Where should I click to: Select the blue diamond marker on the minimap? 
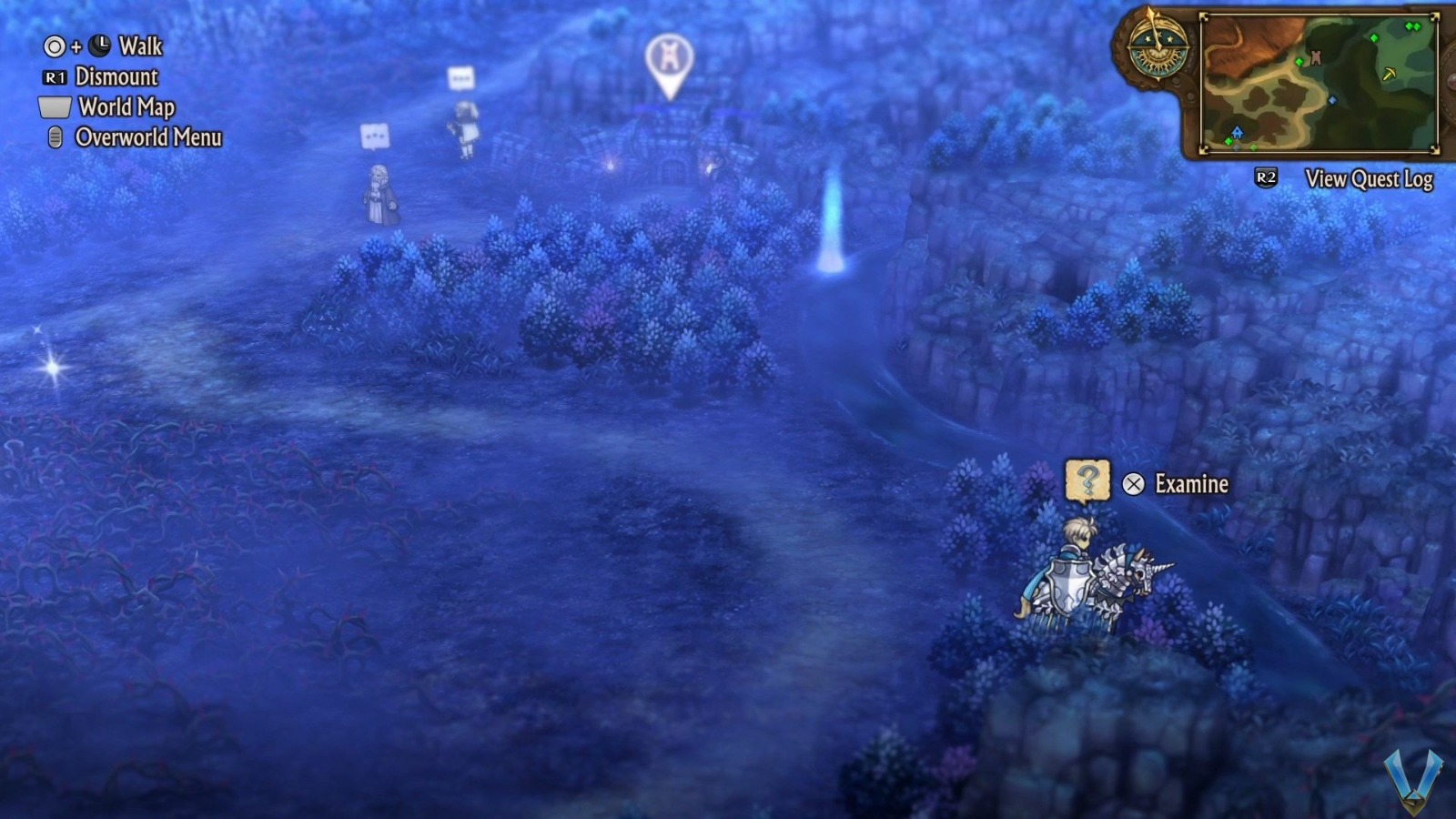[x=1332, y=100]
